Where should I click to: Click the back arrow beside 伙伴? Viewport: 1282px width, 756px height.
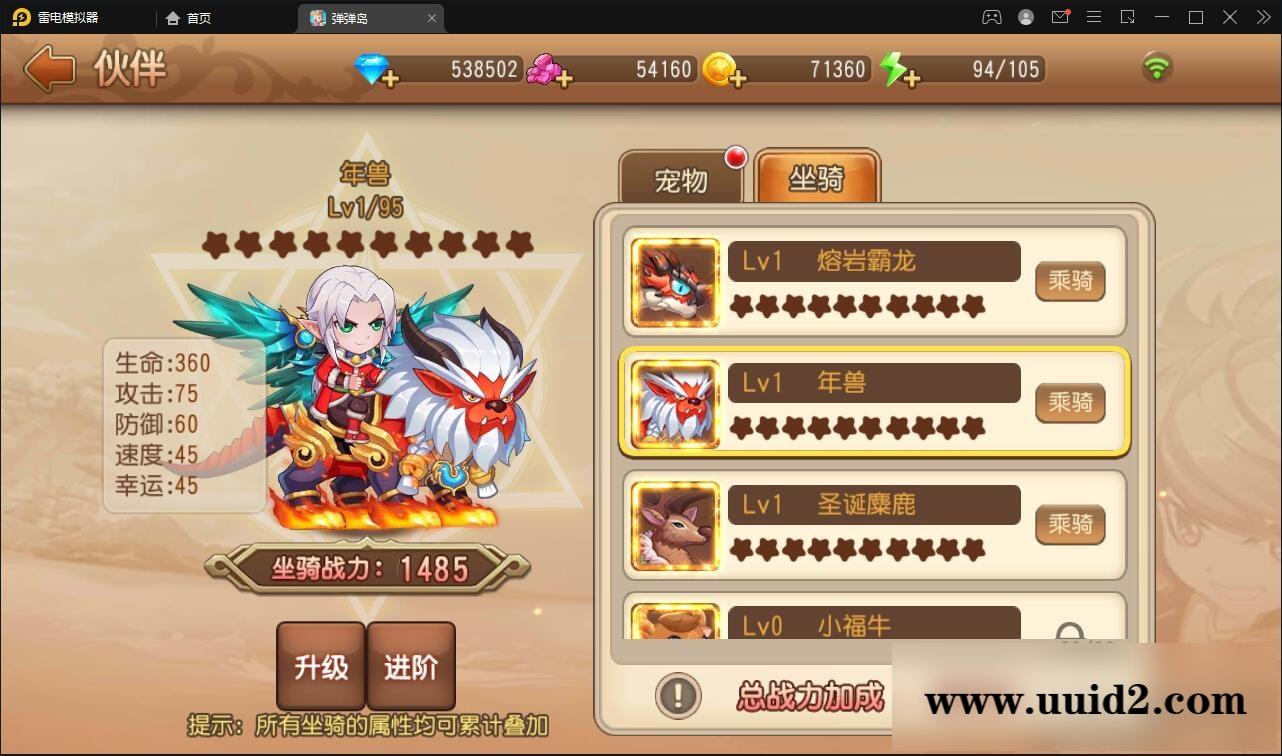tap(48, 69)
